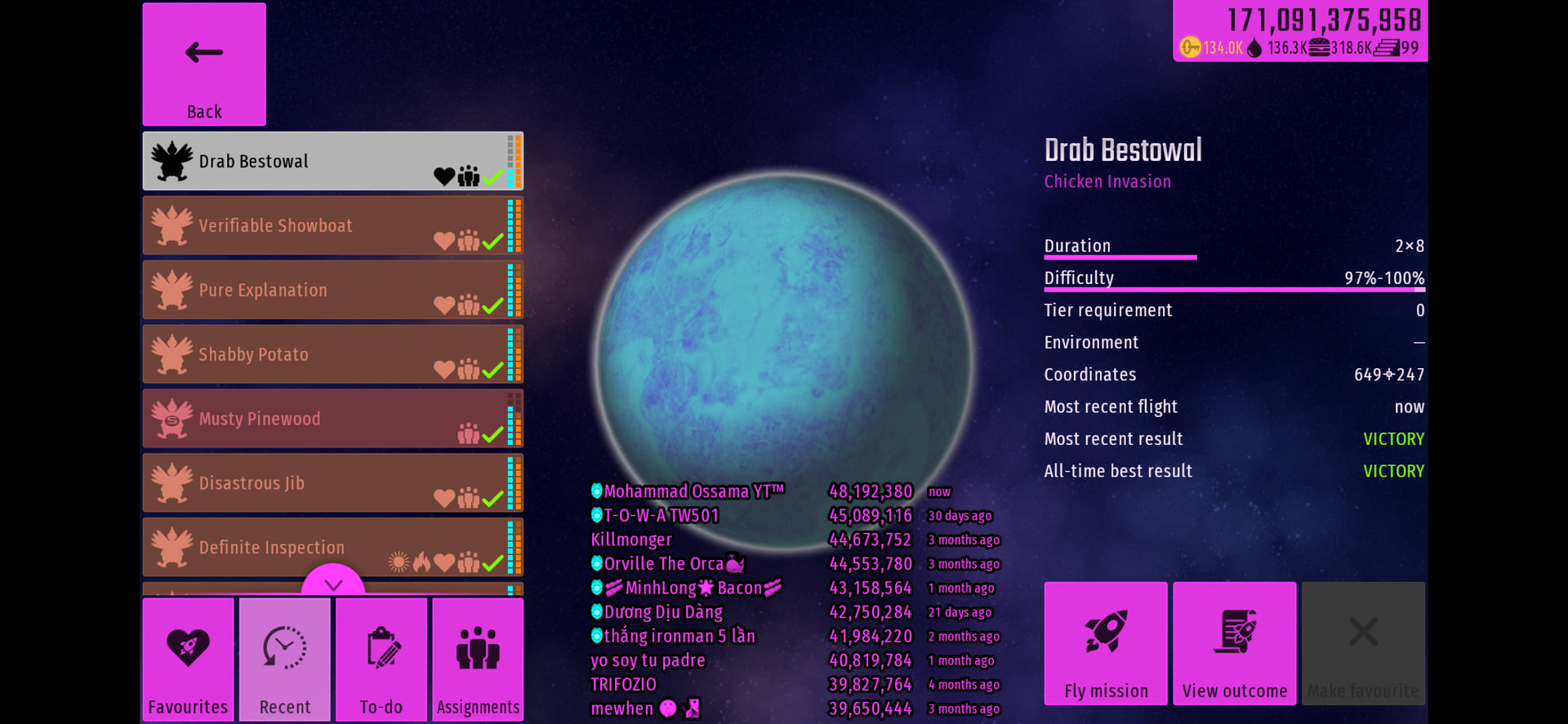
Task: Switch to the Favourites tab
Action: pyautogui.click(x=189, y=660)
